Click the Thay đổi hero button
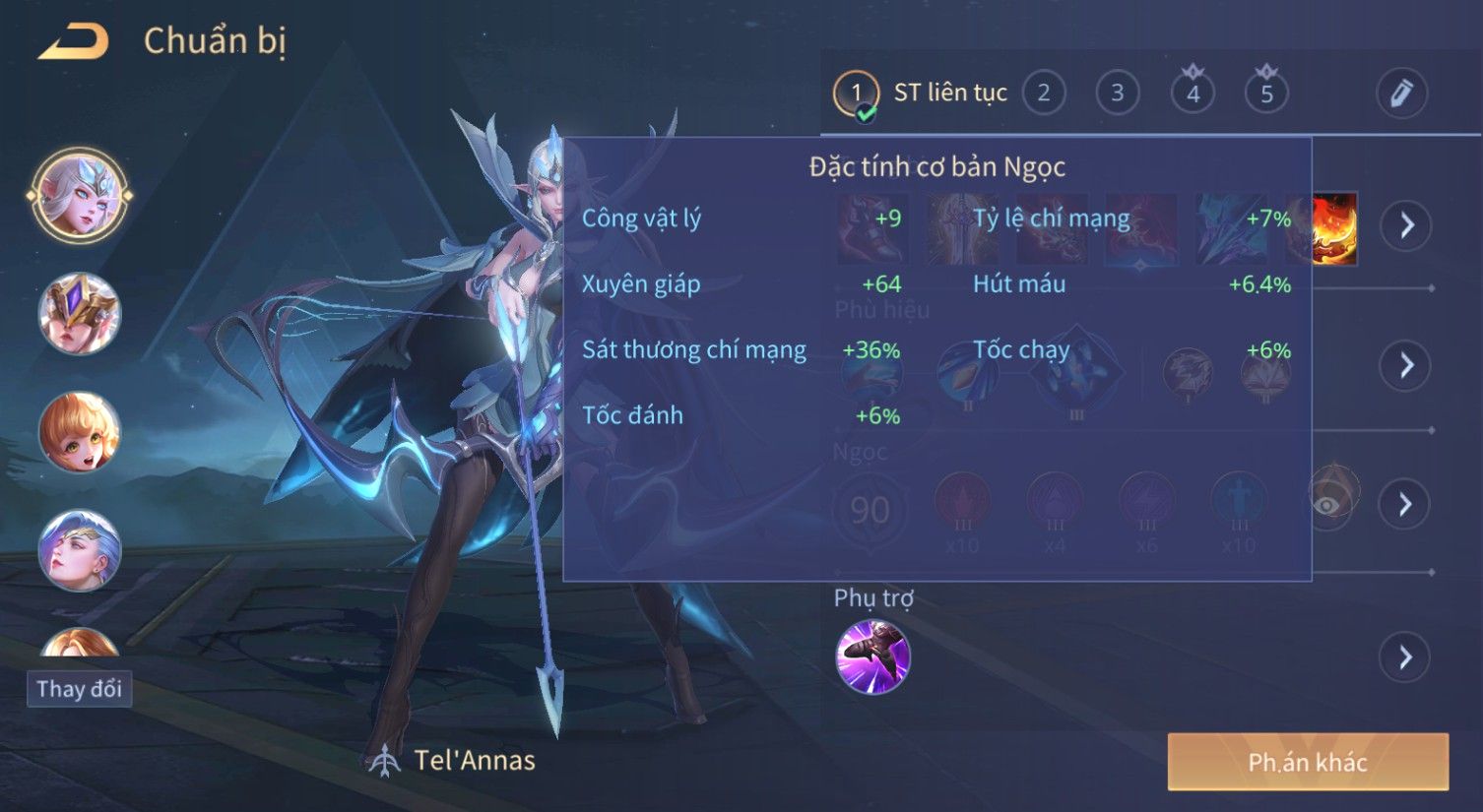Viewport: 1483px width, 812px height. click(x=79, y=689)
